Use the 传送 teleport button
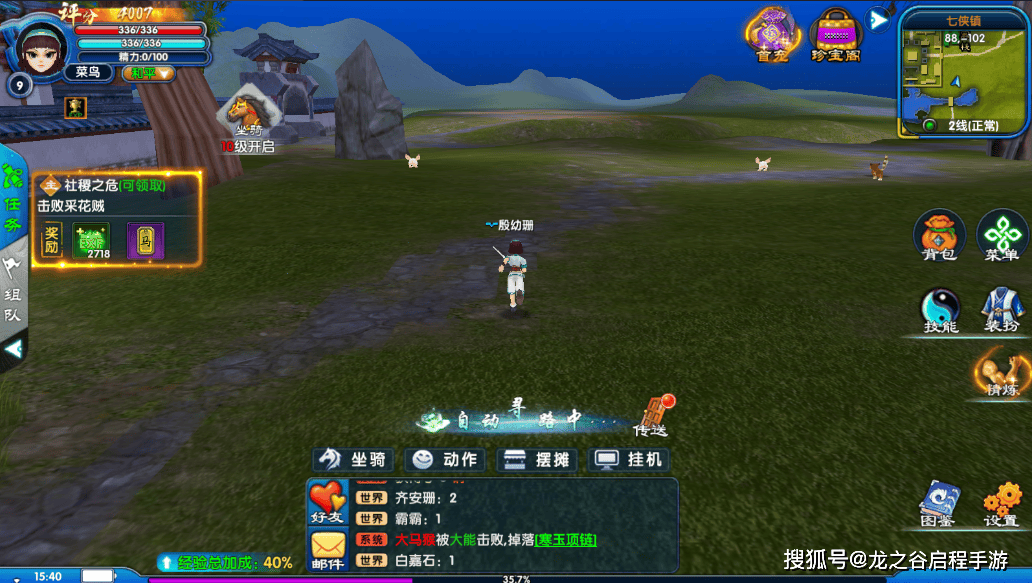 [x=650, y=415]
